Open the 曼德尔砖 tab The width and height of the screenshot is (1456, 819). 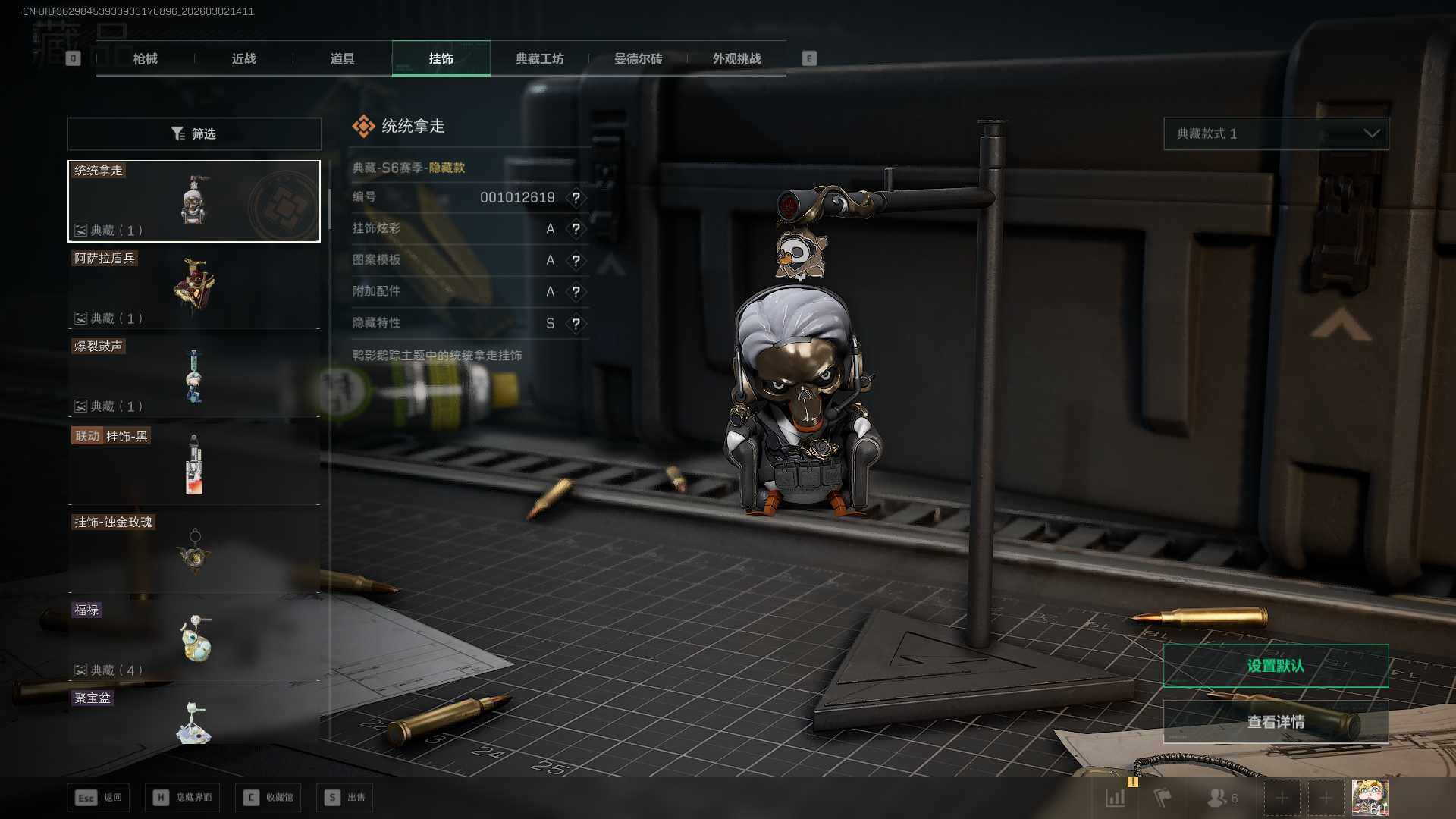point(638,58)
